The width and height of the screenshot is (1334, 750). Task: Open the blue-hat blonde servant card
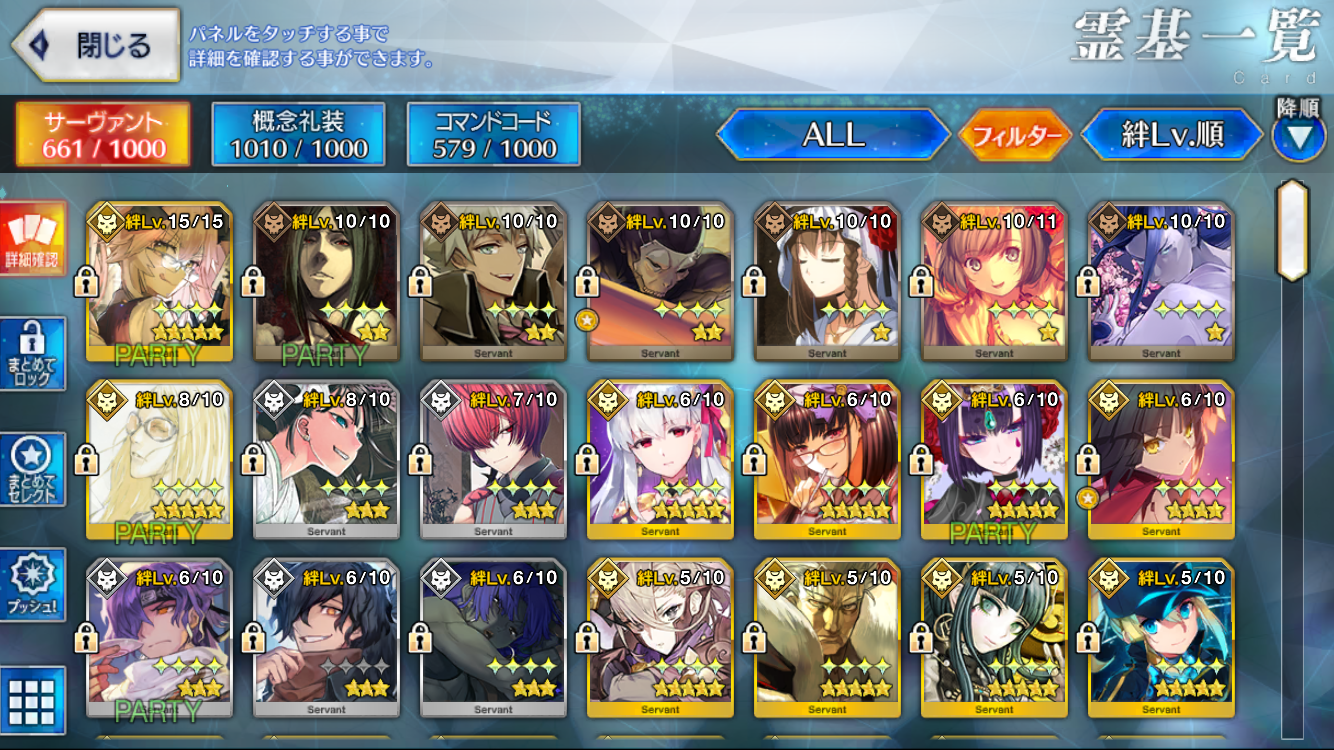coord(1161,638)
